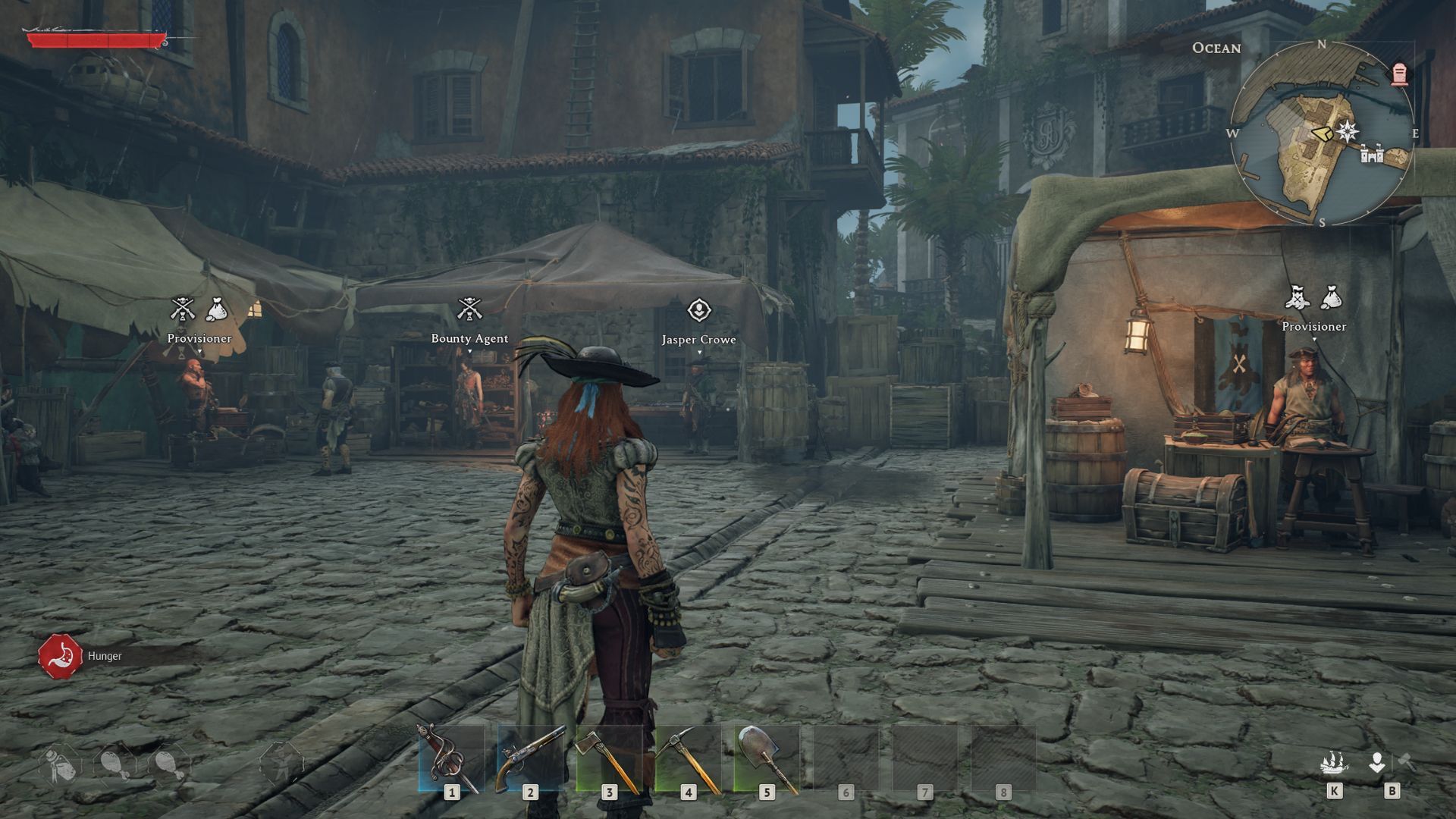Equip the shovel from the hotbar
The image size is (1456, 819).
point(767,758)
